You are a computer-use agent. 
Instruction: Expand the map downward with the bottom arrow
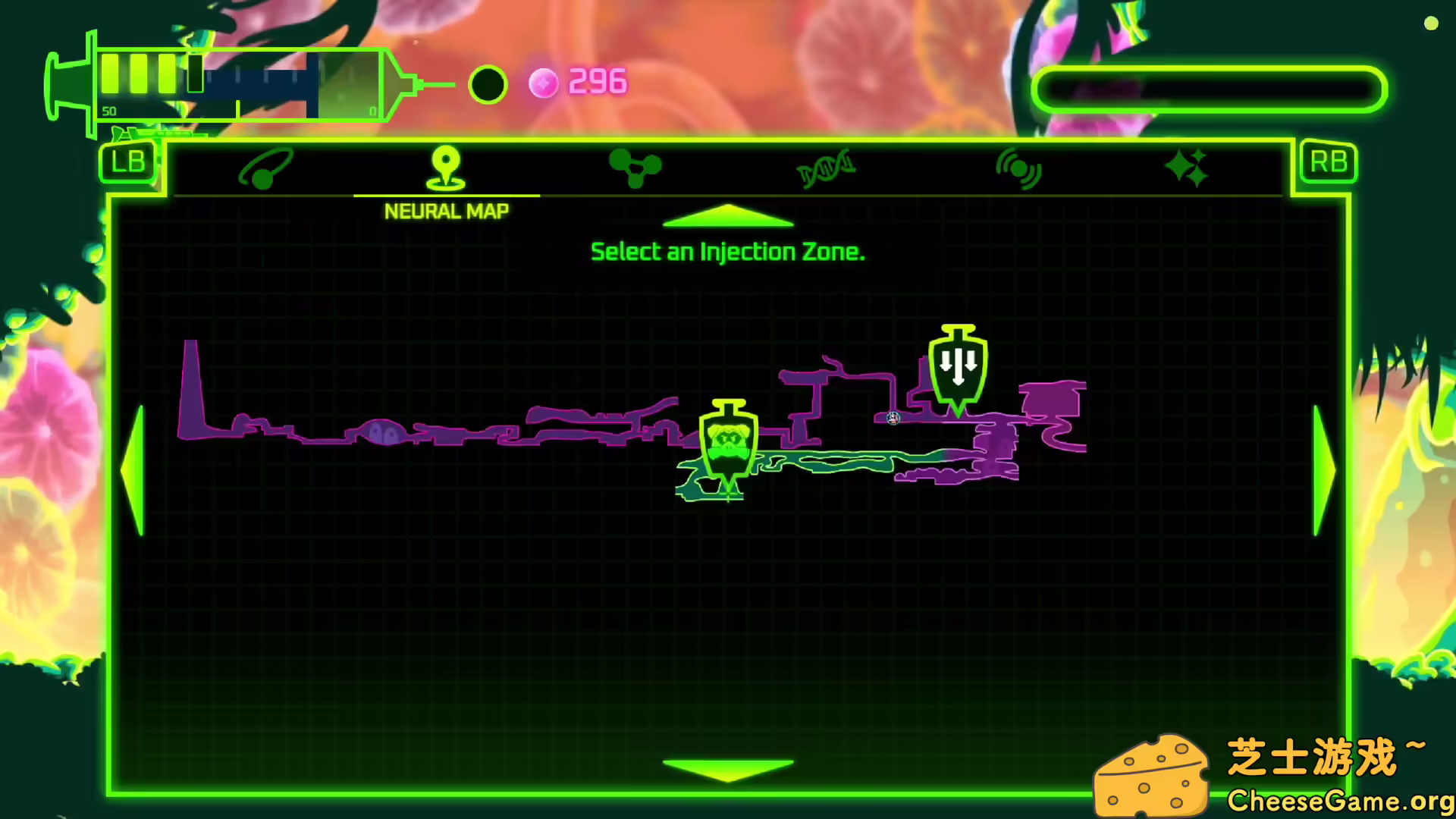[x=726, y=764]
